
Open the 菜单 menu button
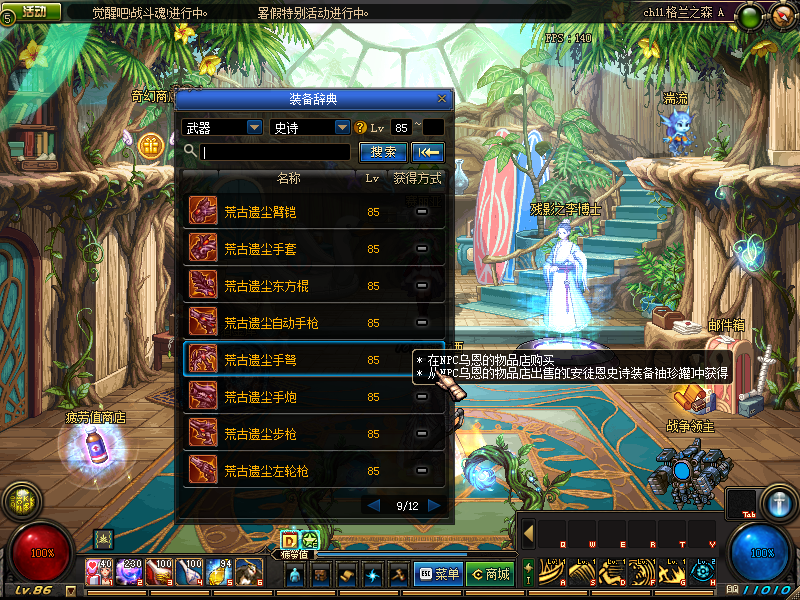[x=439, y=574]
